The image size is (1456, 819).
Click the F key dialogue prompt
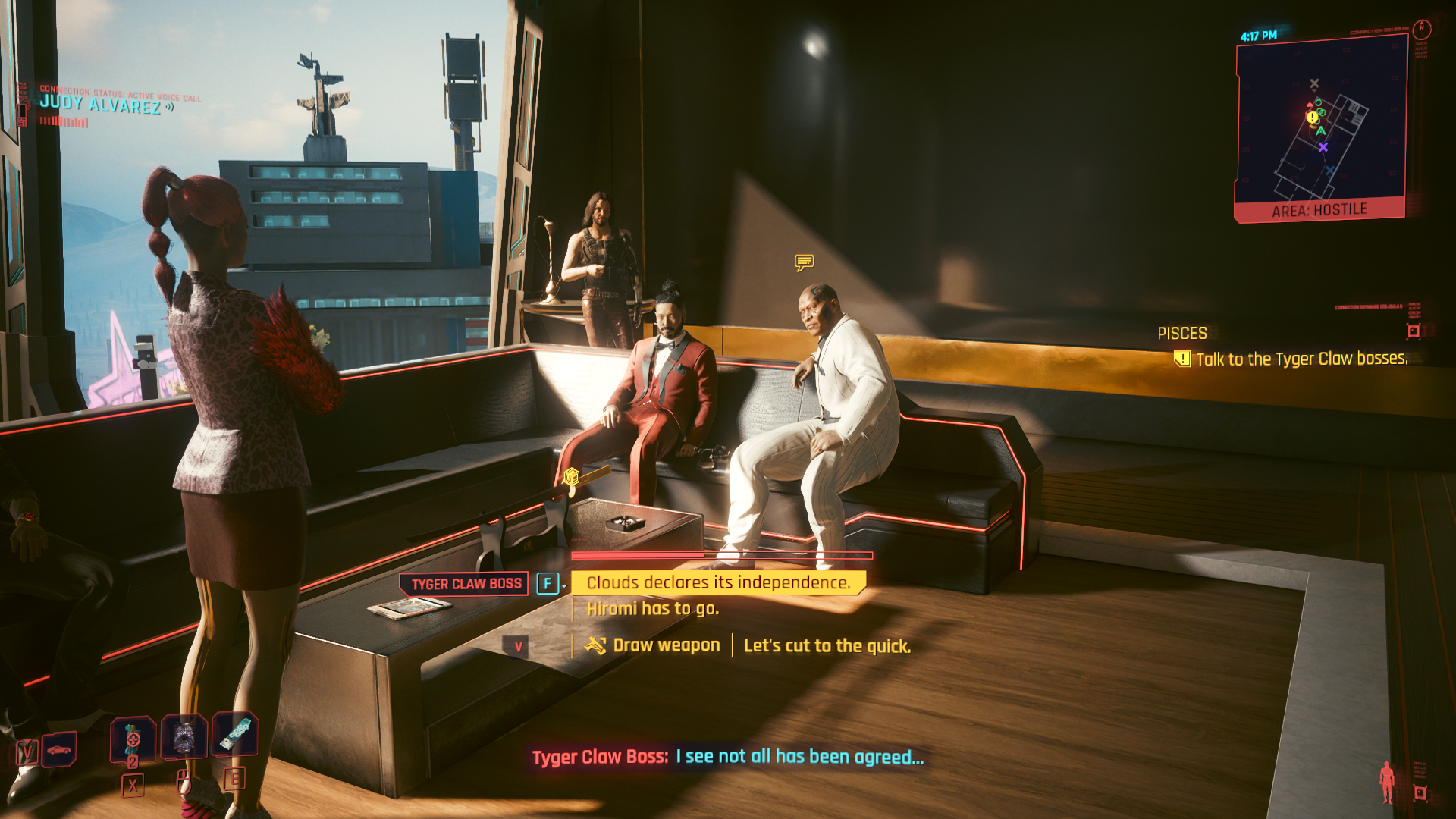tap(547, 583)
